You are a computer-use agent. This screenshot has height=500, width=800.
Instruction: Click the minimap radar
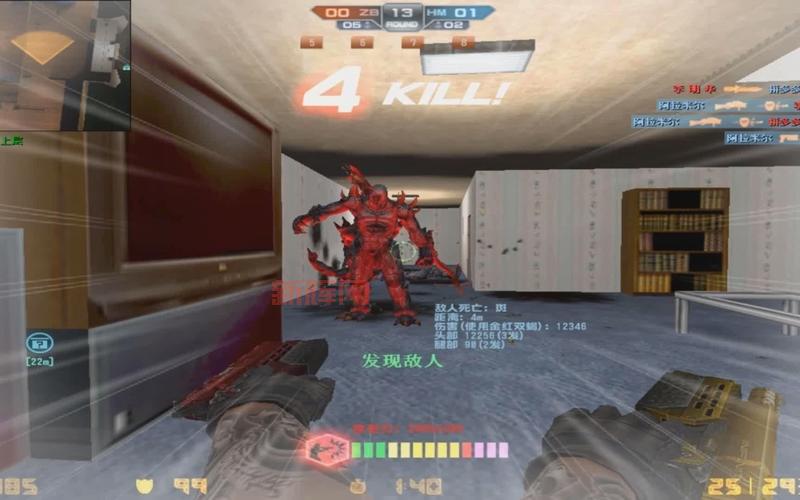pos(65,65)
